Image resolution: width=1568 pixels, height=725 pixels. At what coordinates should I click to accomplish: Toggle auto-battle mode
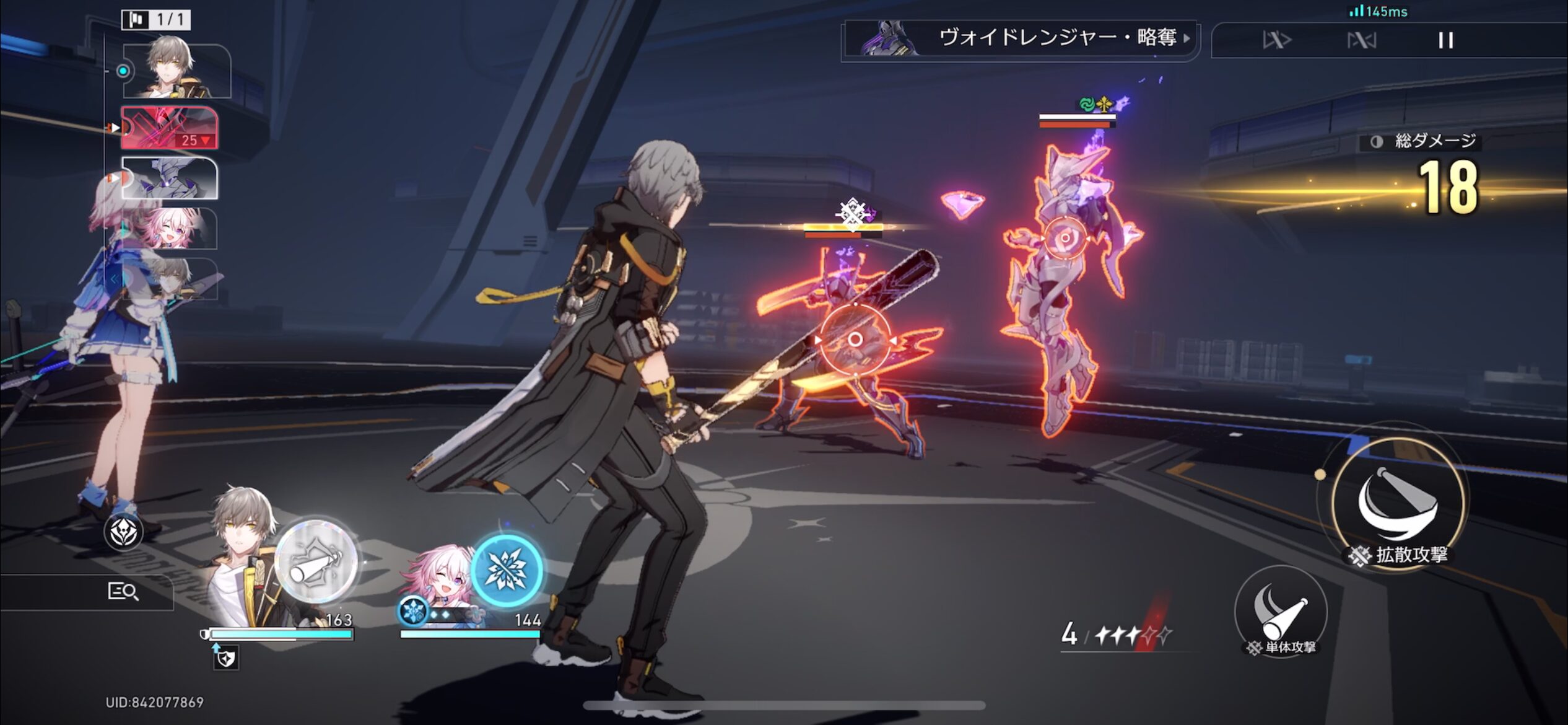1361,41
